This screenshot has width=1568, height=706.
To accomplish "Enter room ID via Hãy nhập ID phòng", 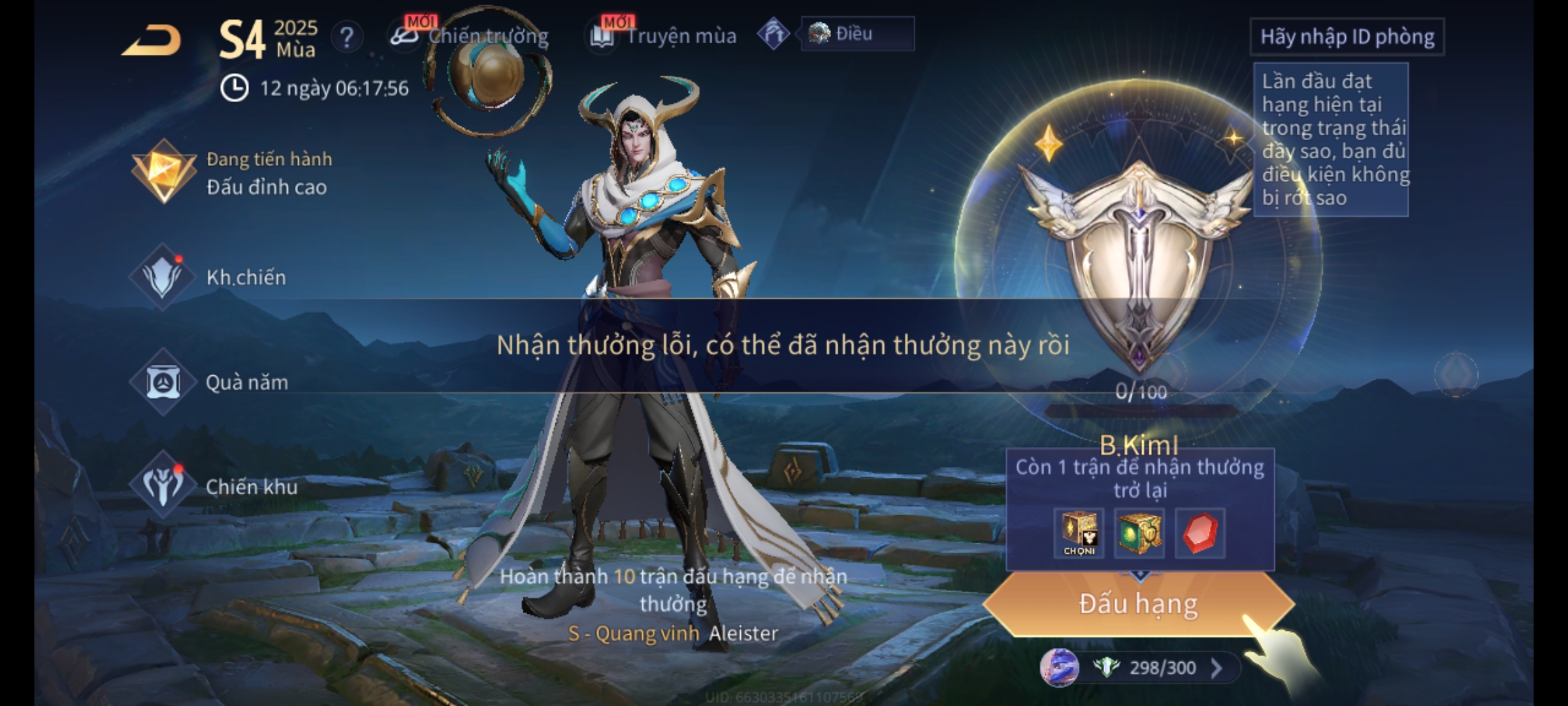I will (x=1347, y=37).
